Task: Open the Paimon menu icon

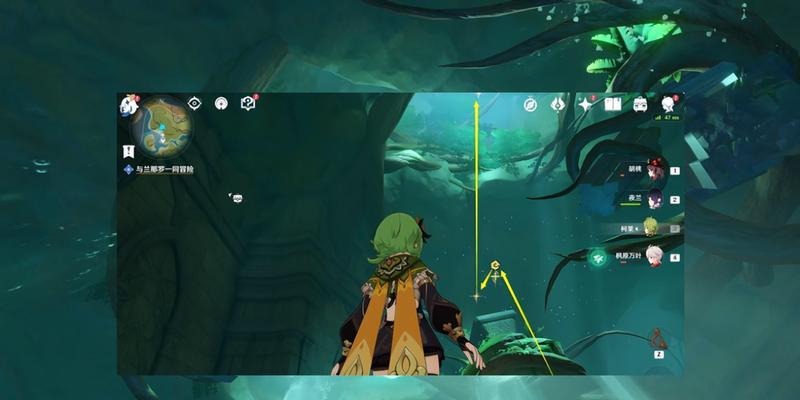Action: (x=128, y=104)
